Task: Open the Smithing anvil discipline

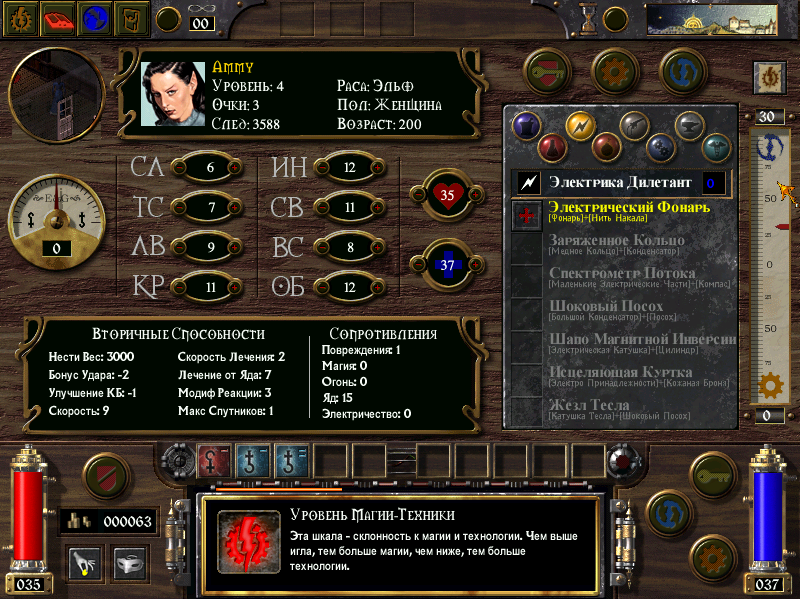Action: pyautogui.click(x=687, y=125)
